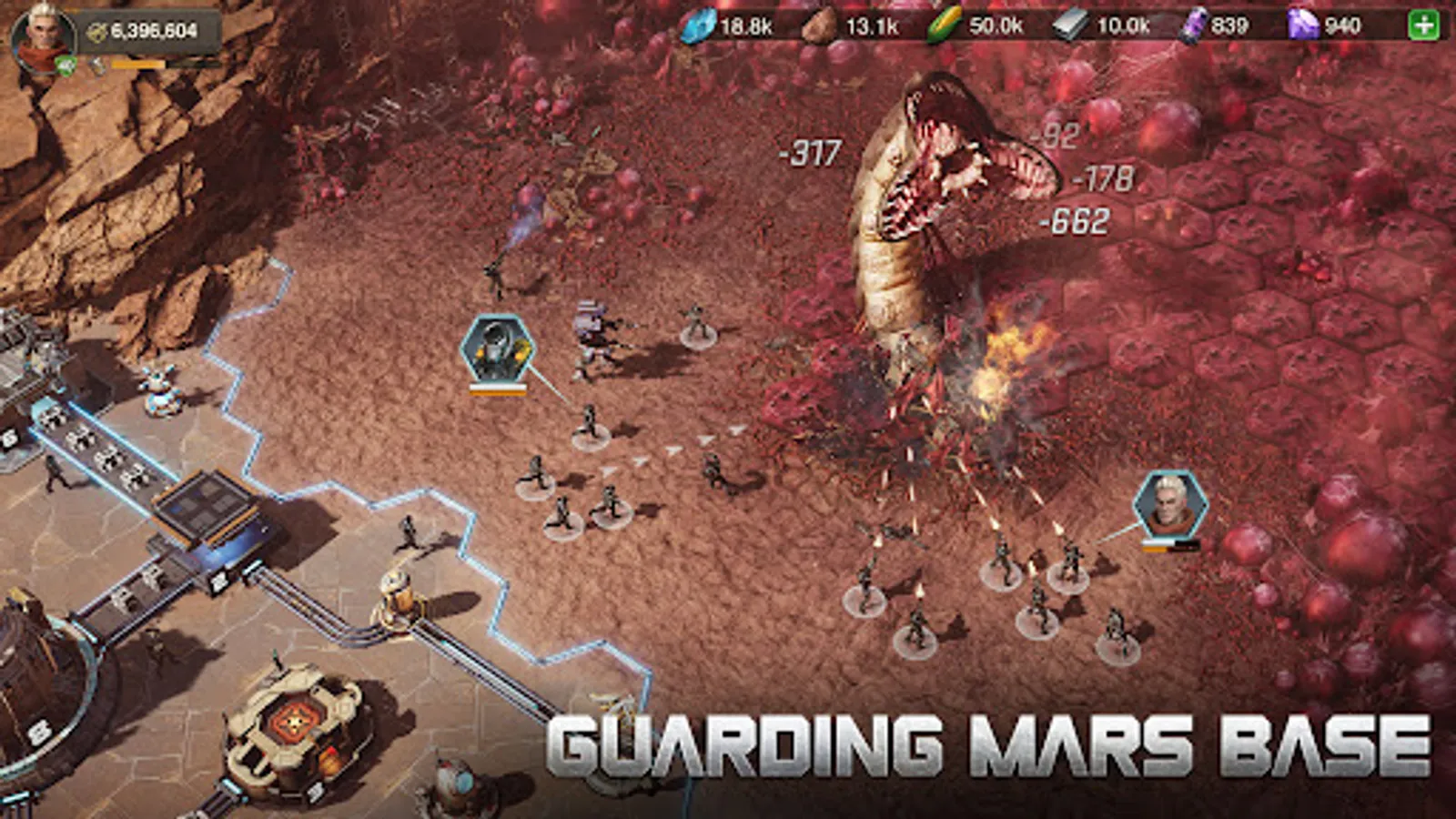Click the small item icon beside the XP bar

click(97, 66)
